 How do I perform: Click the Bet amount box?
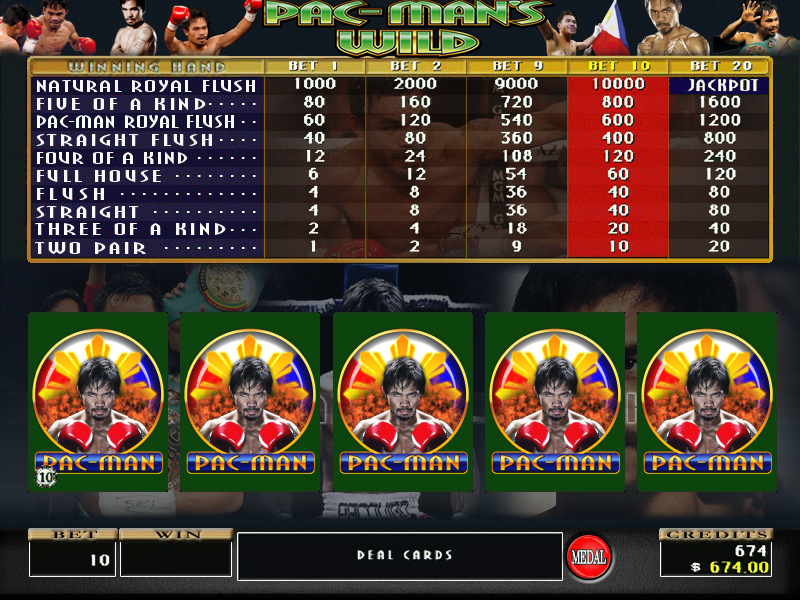(x=72, y=558)
